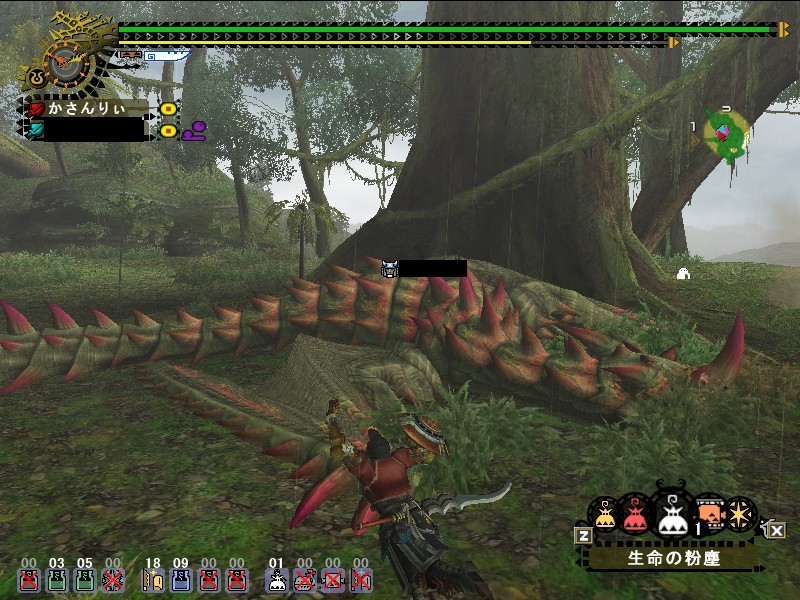Pick the red pouch item in the item wheel

pos(634,515)
